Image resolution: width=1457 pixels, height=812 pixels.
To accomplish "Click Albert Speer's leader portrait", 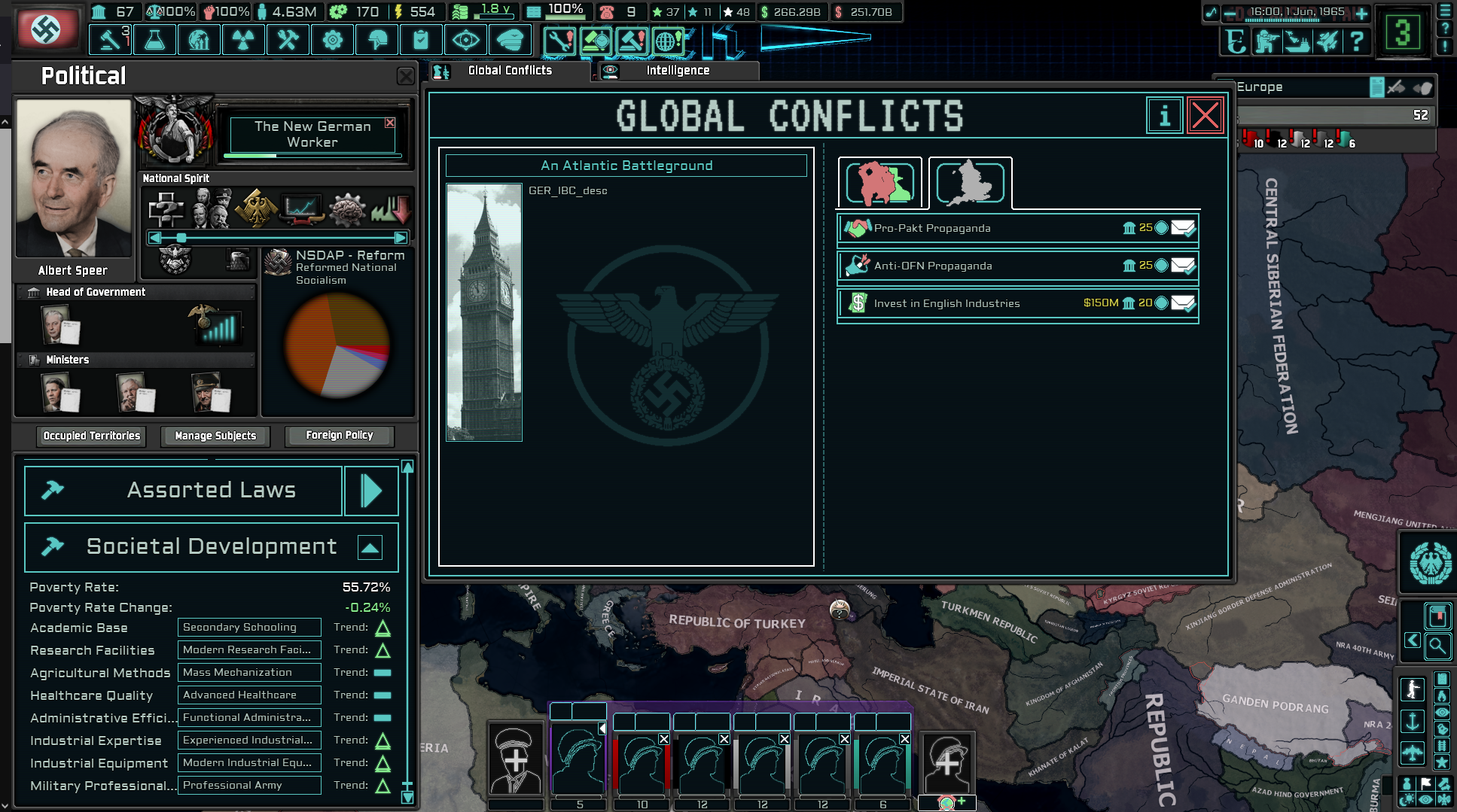I will [x=73, y=181].
